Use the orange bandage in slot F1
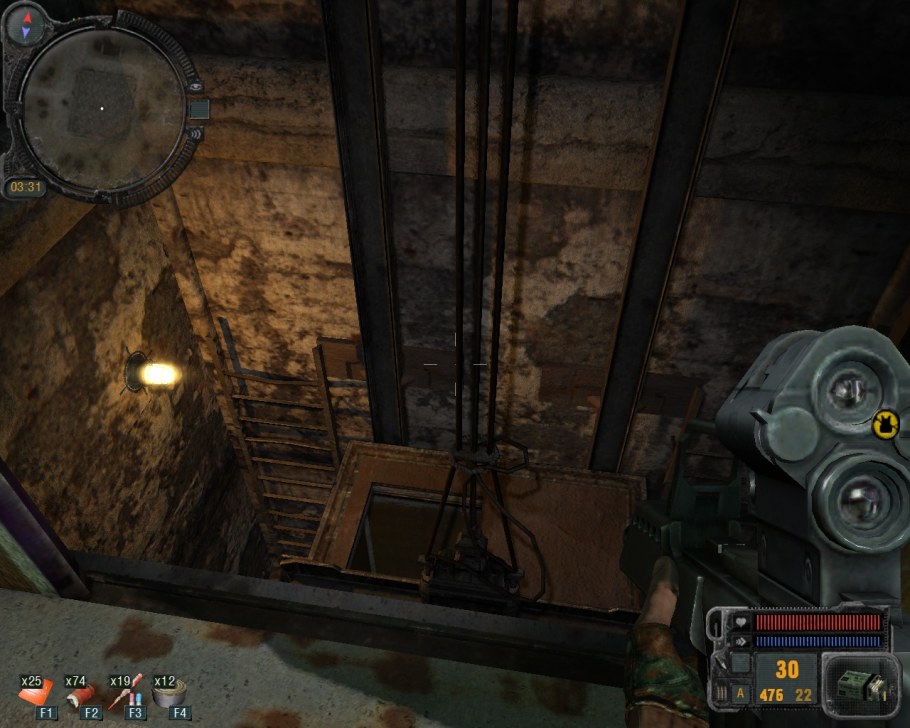910x728 pixels. (x=37, y=692)
